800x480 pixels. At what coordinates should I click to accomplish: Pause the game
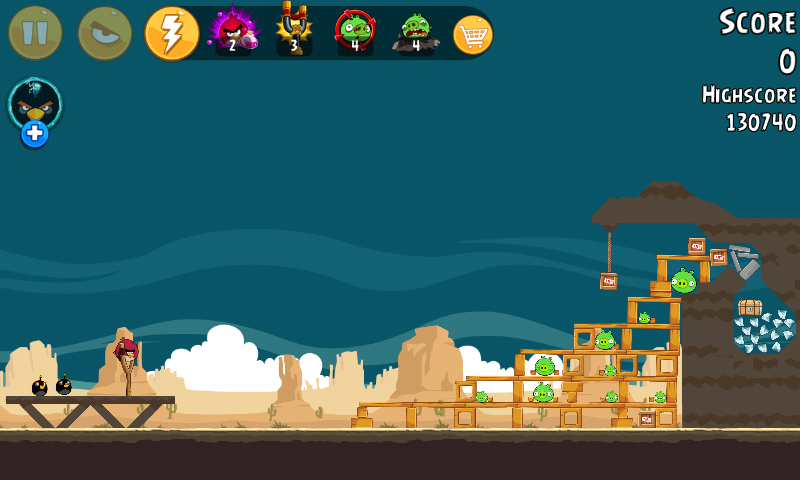pos(35,33)
